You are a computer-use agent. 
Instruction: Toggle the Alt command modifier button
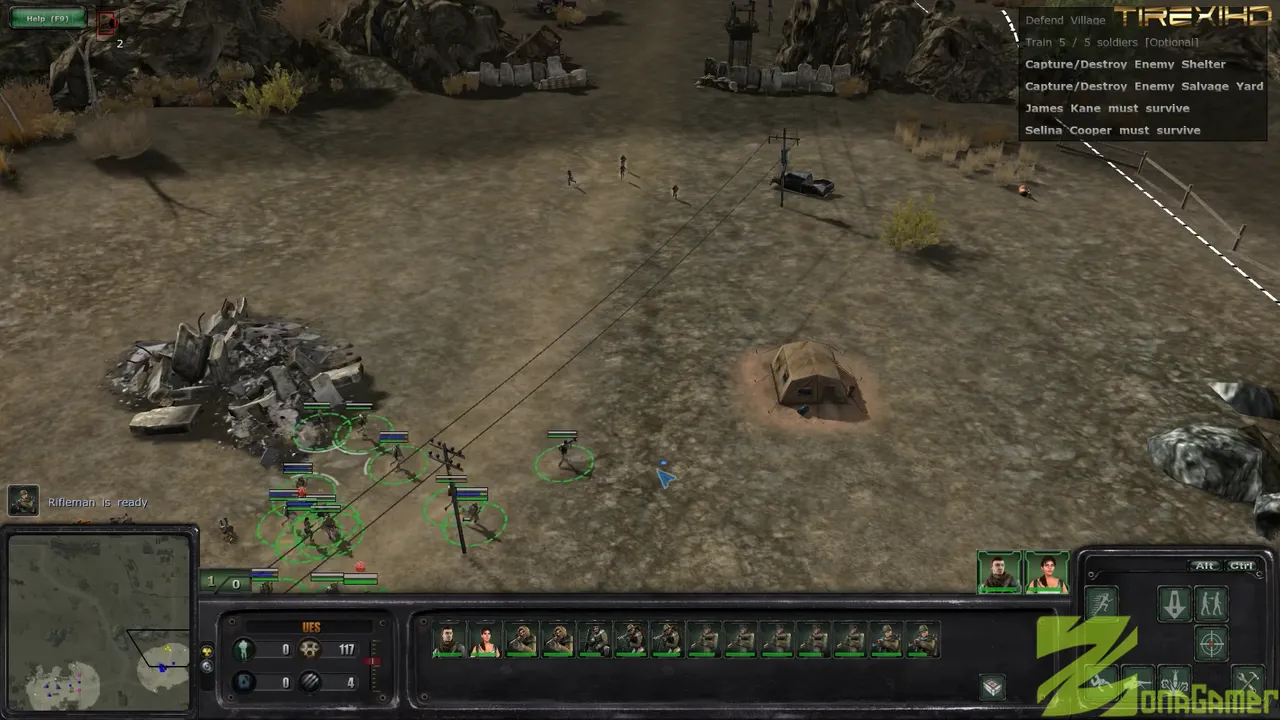tap(1205, 566)
